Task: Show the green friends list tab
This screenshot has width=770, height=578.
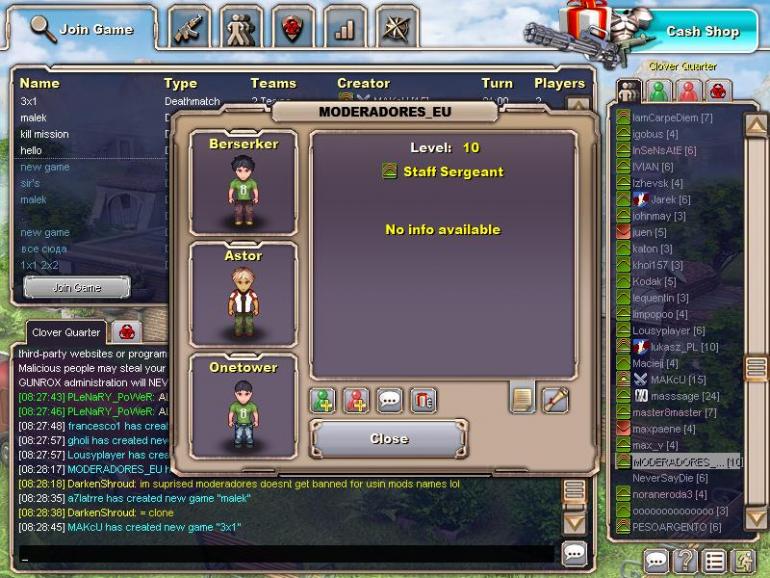Action: coord(659,91)
